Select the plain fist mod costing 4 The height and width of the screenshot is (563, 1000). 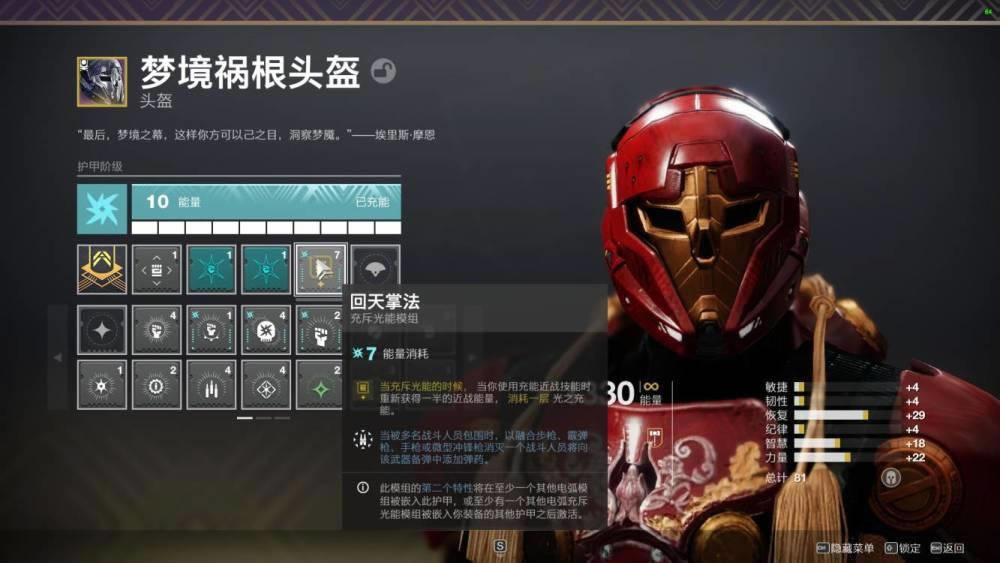pyautogui.click(x=157, y=329)
